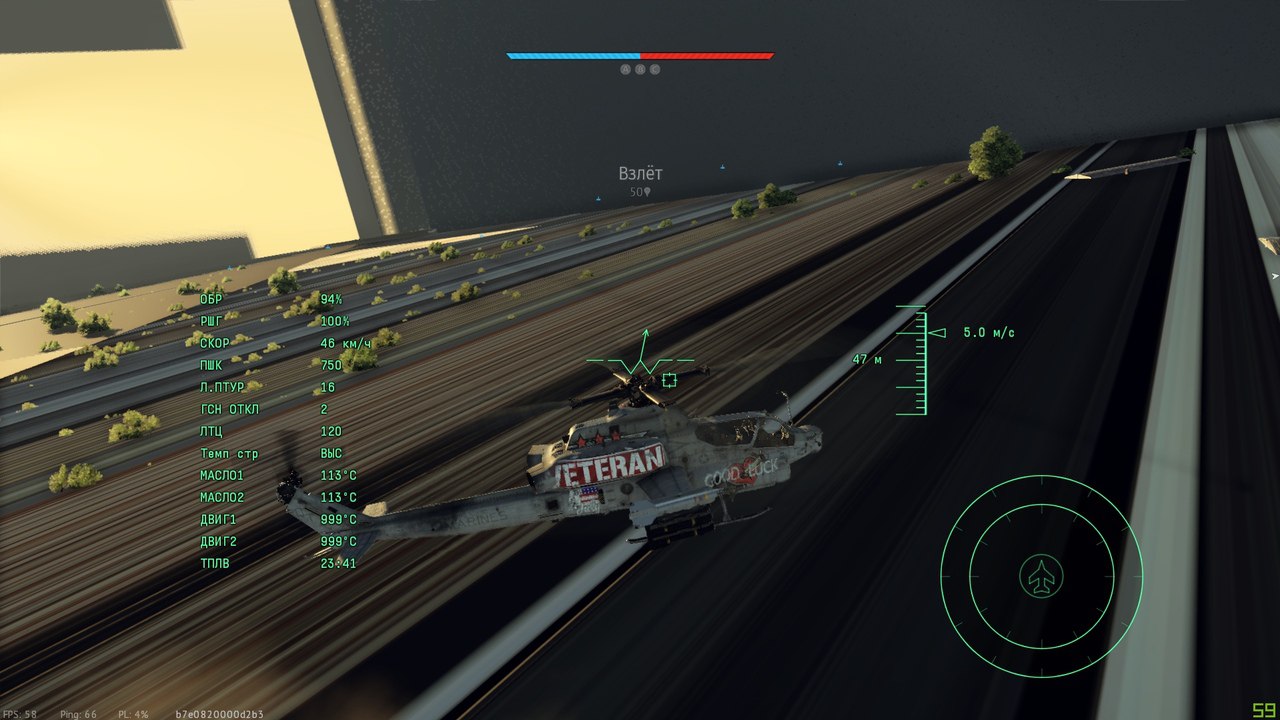Image resolution: width=1280 pixels, height=720 pixels.
Task: Select capture point B icon
Action: coord(640,70)
